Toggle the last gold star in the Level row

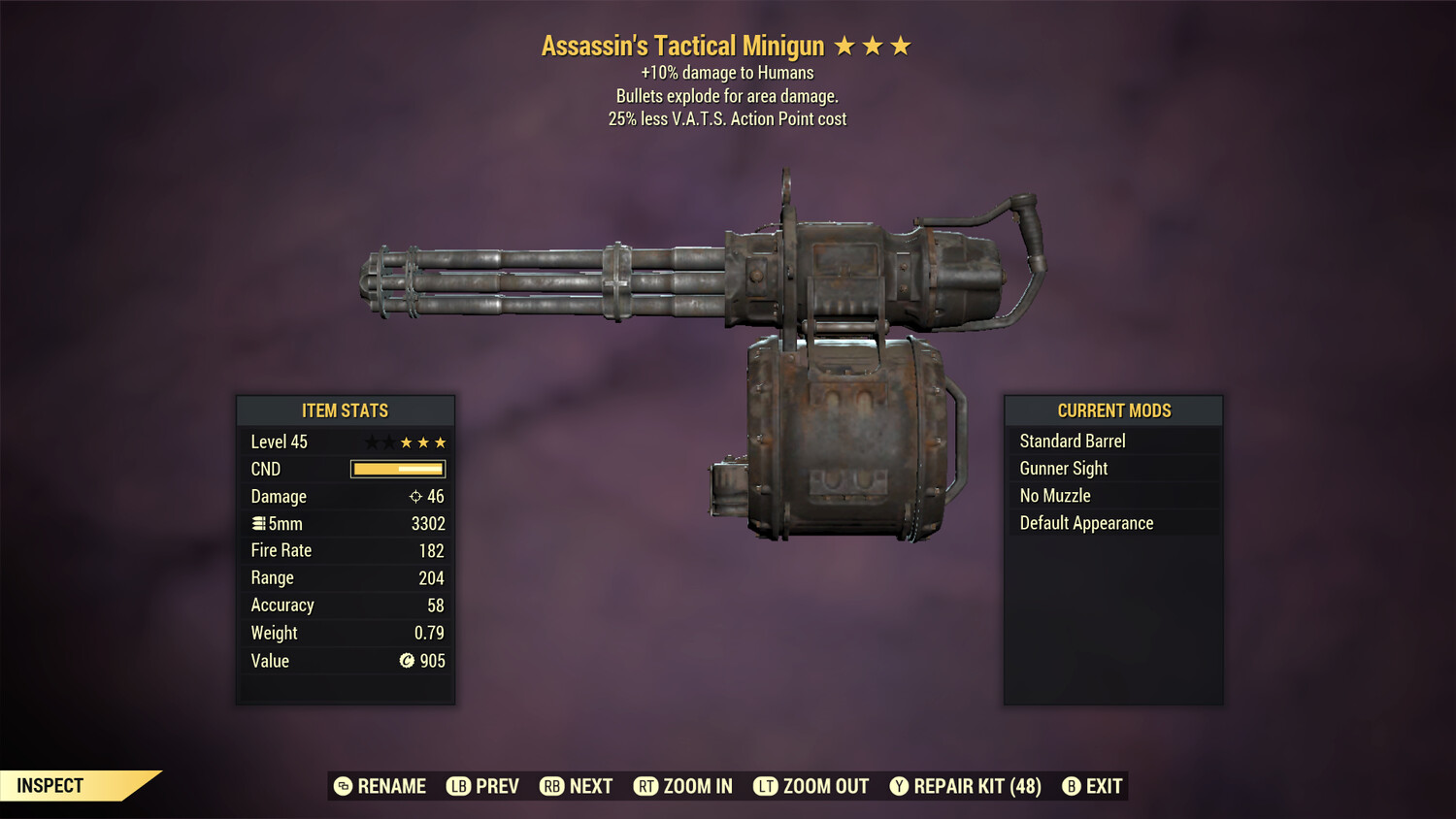pos(440,442)
